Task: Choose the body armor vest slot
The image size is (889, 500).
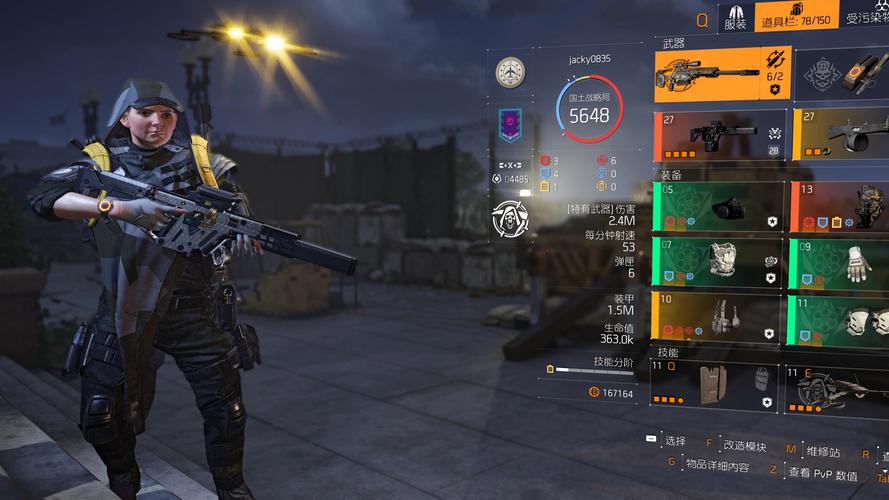Action: point(718,263)
